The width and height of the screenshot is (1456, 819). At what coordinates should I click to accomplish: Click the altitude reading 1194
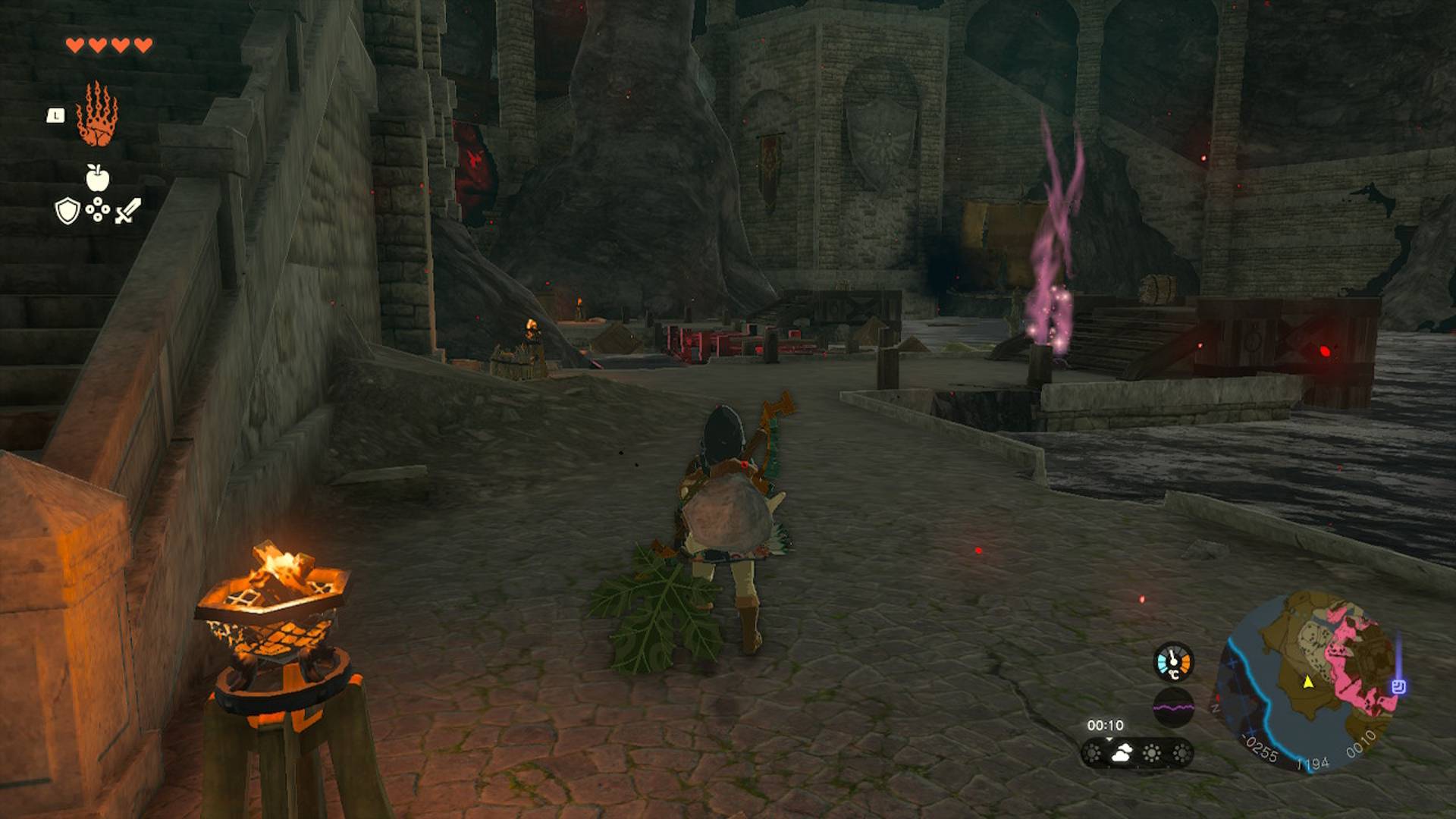1313,763
